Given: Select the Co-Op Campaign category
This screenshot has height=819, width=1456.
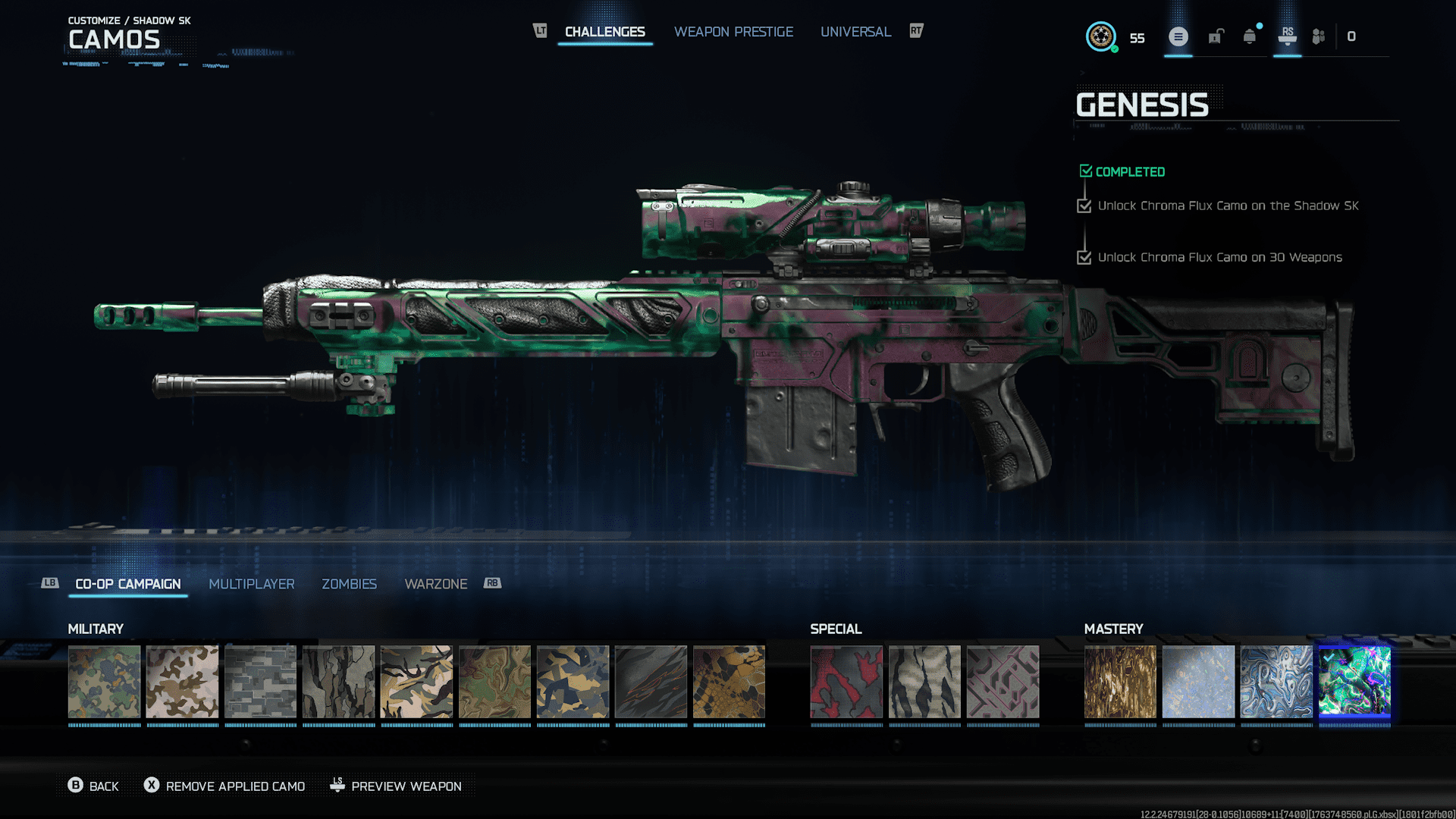Looking at the screenshot, I should pos(127,584).
